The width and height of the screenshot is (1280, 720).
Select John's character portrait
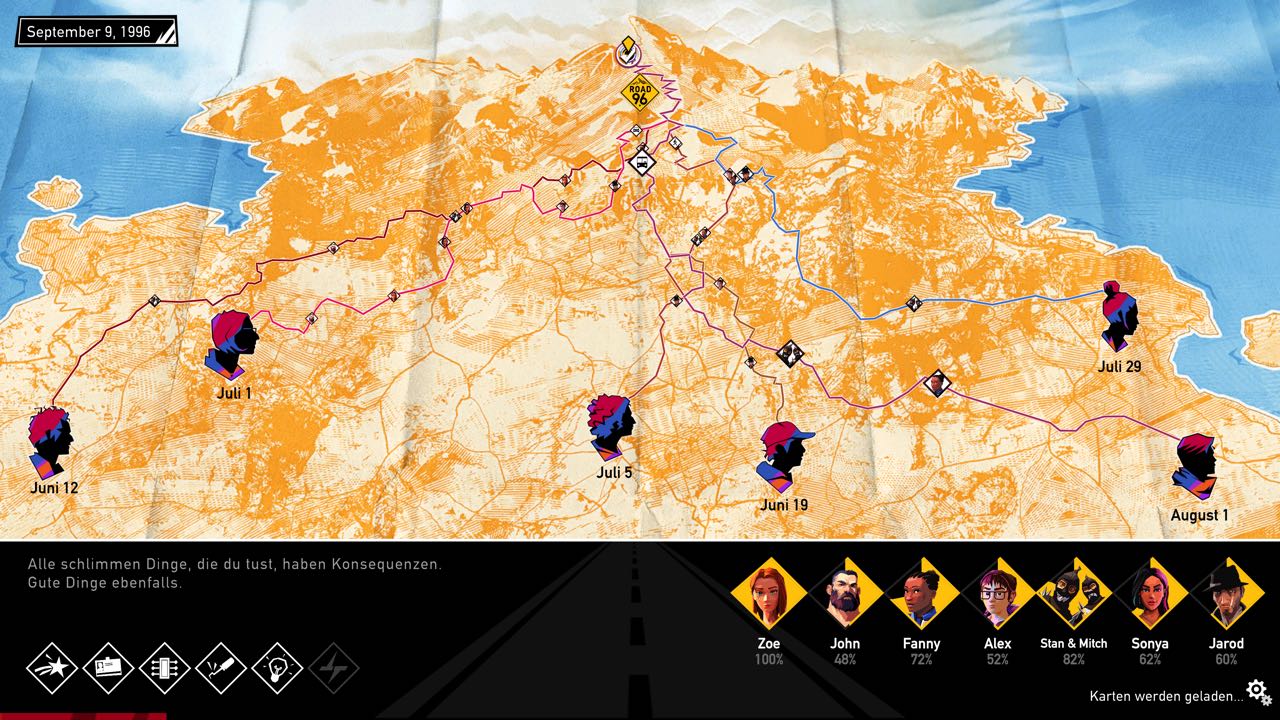845,596
